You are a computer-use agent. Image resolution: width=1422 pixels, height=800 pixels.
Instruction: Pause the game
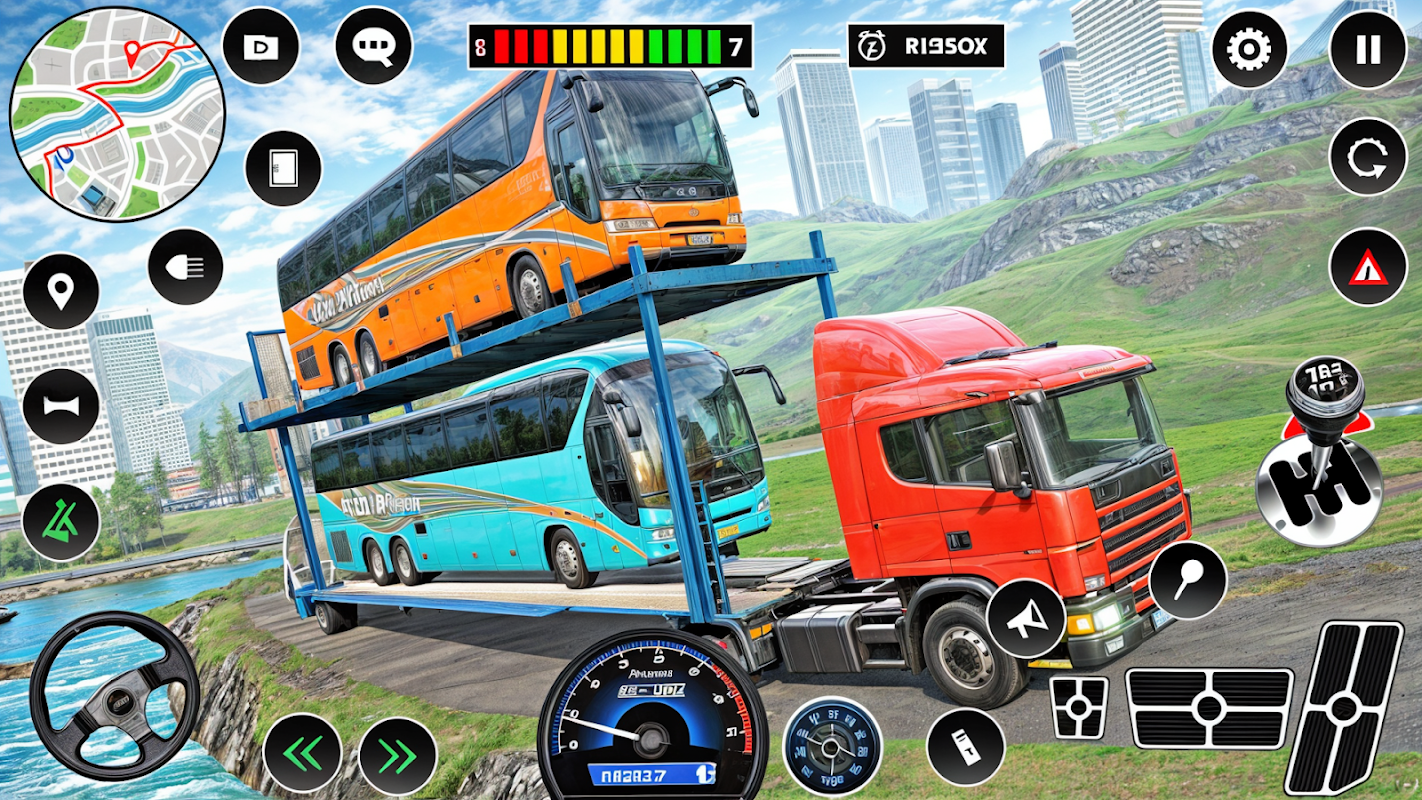click(1367, 48)
